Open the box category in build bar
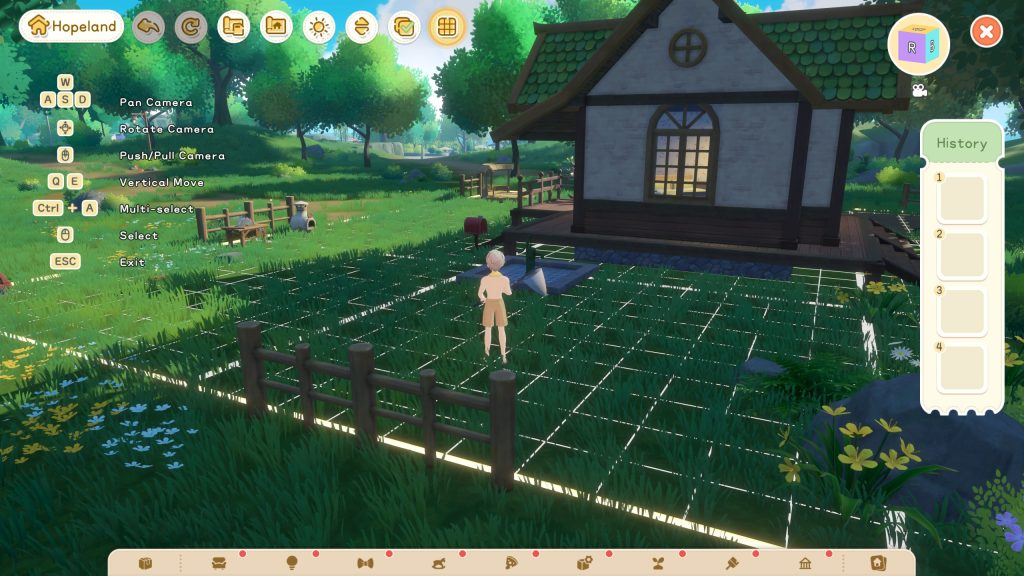1024x576 pixels. pyautogui.click(x=145, y=563)
